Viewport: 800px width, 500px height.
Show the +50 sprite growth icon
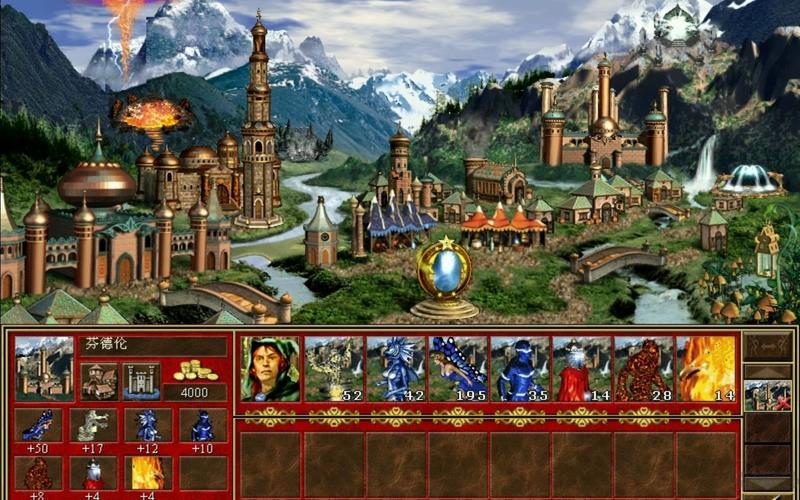pyautogui.click(x=40, y=424)
